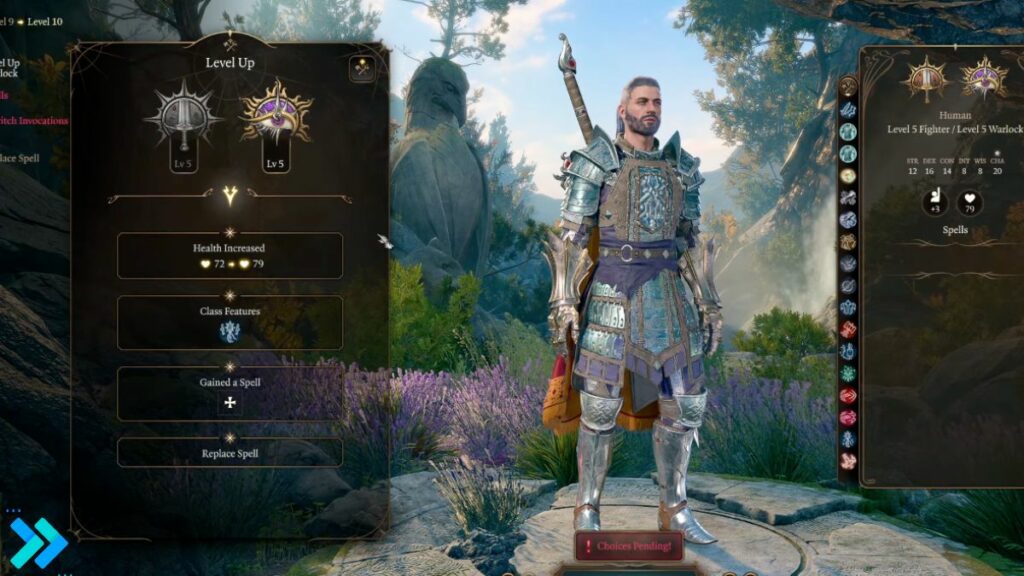Show the Health Increased section
The image size is (1024, 576).
[x=230, y=256]
